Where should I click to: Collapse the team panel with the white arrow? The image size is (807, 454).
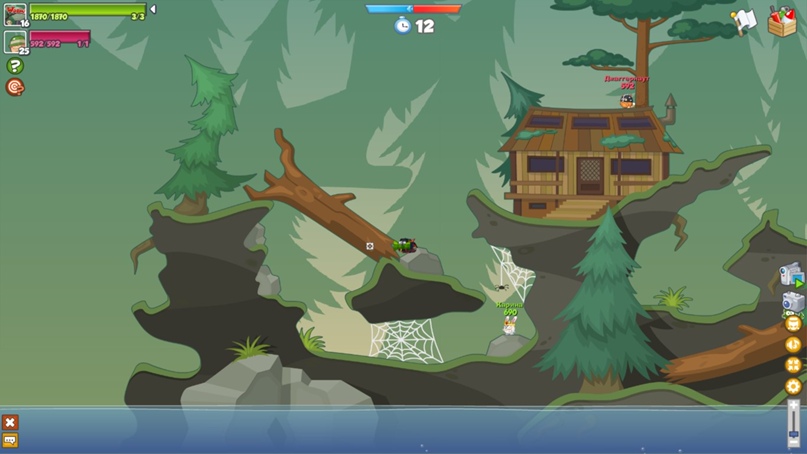(x=153, y=10)
